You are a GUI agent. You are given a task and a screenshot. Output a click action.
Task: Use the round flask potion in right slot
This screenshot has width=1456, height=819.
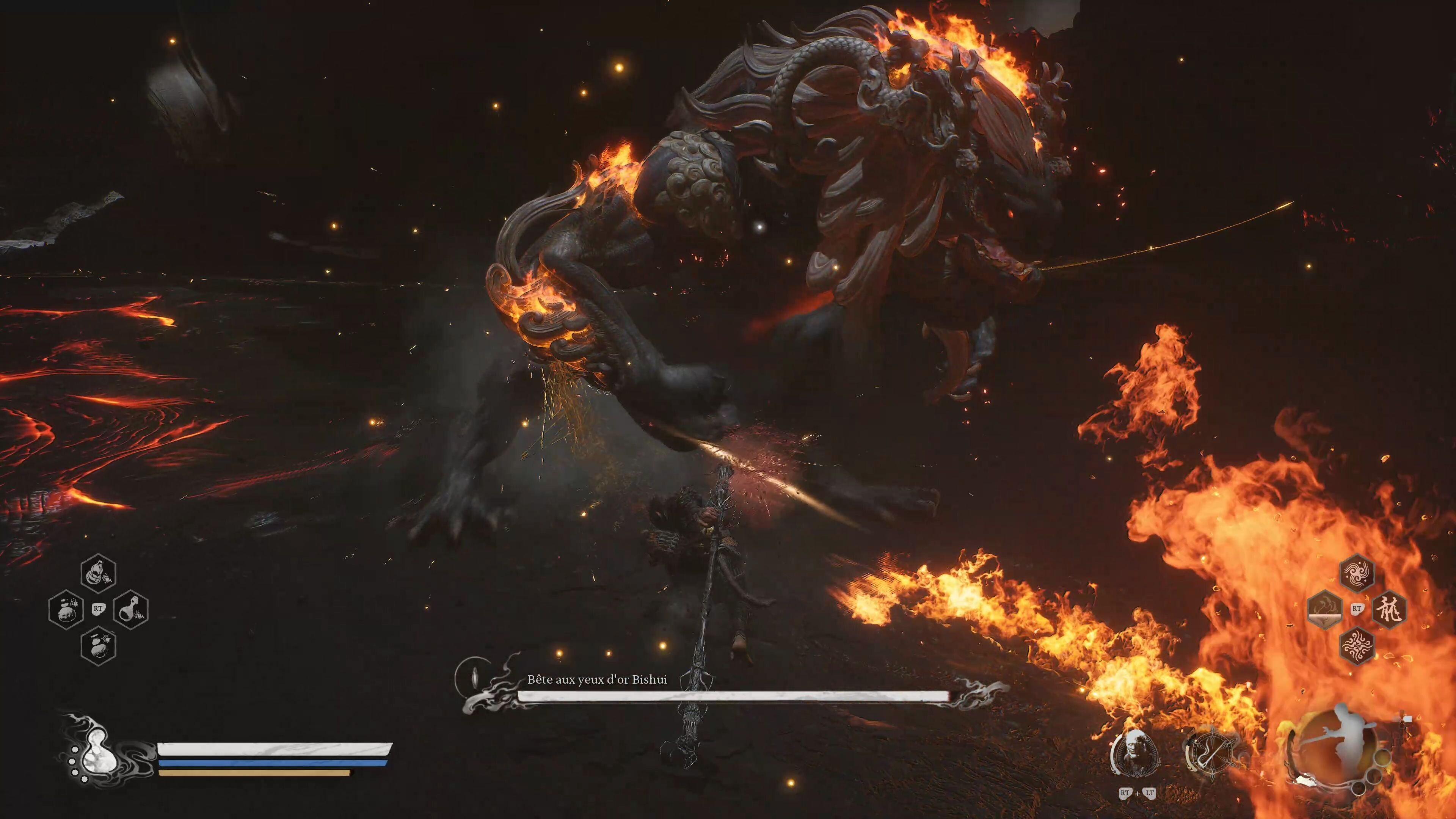pyautogui.click(x=131, y=609)
